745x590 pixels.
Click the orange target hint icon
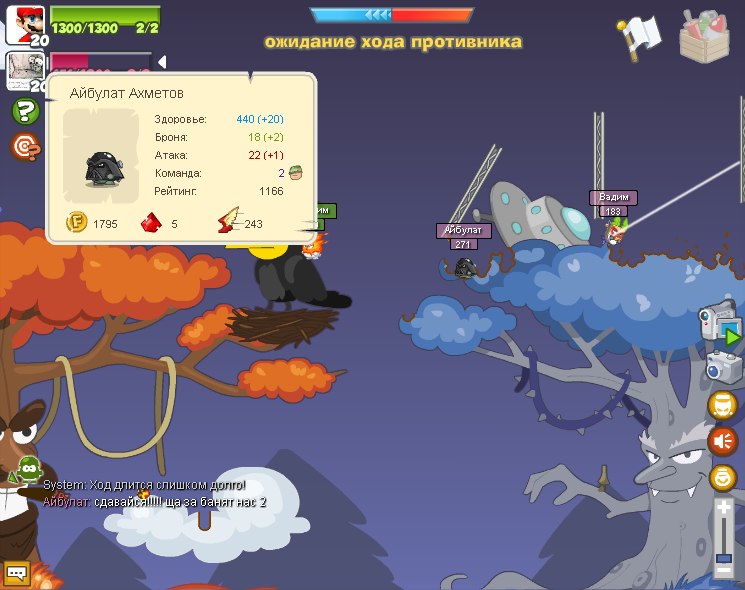26,148
